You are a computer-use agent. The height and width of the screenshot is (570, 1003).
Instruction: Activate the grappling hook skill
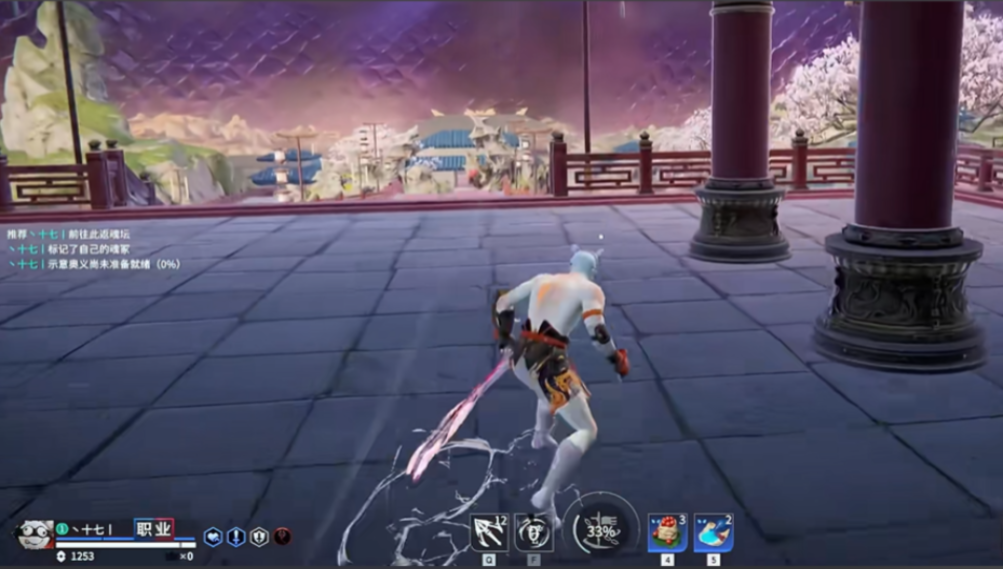coord(488,532)
